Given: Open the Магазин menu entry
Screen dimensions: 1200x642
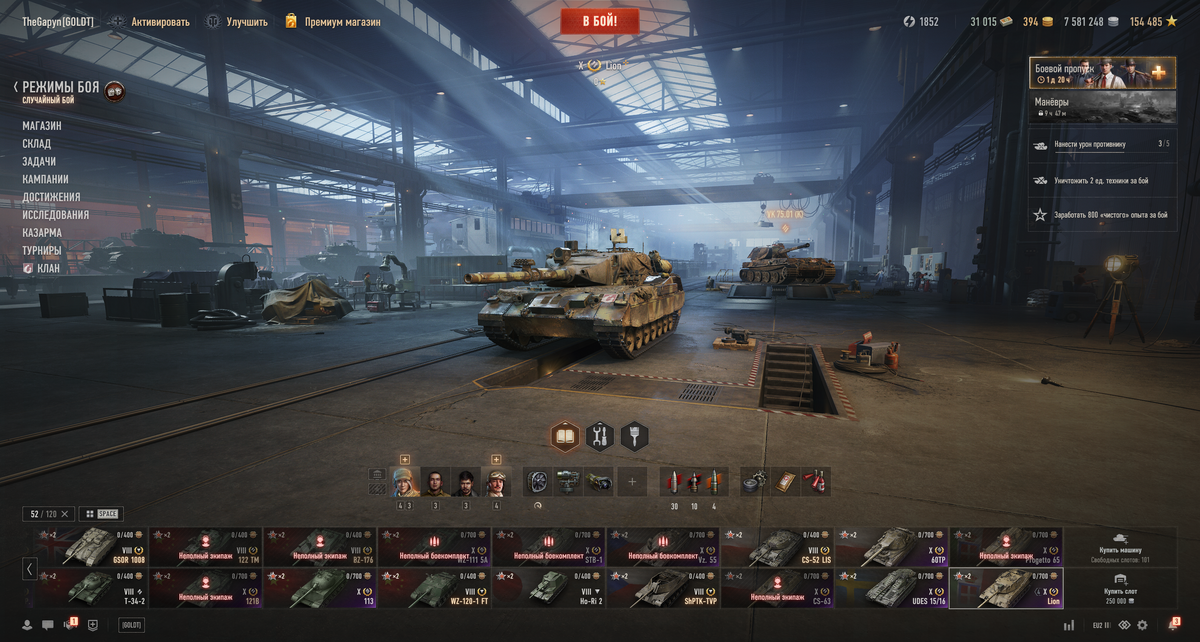Looking at the screenshot, I should coord(42,126).
